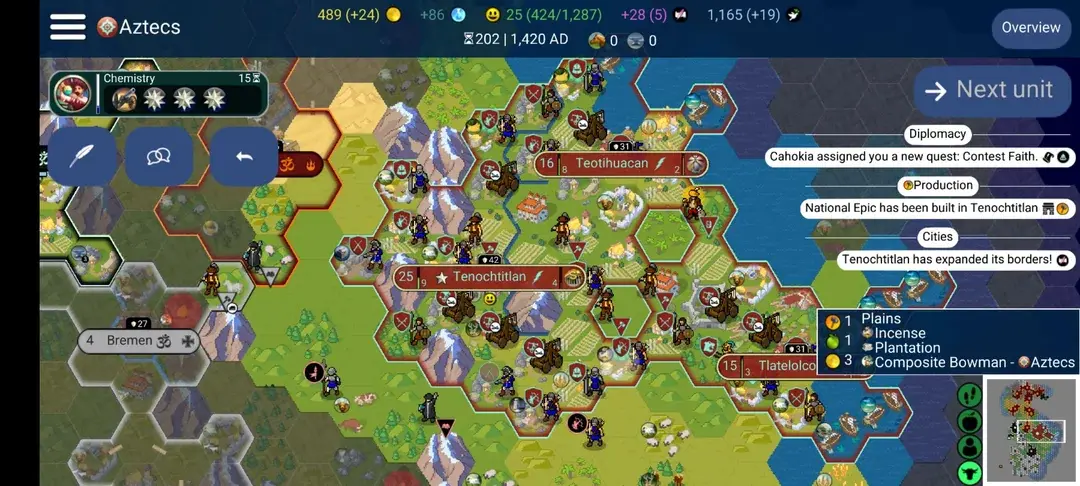The height and width of the screenshot is (486, 1080).
Task: Click the undo arrow button
Action: point(243,156)
